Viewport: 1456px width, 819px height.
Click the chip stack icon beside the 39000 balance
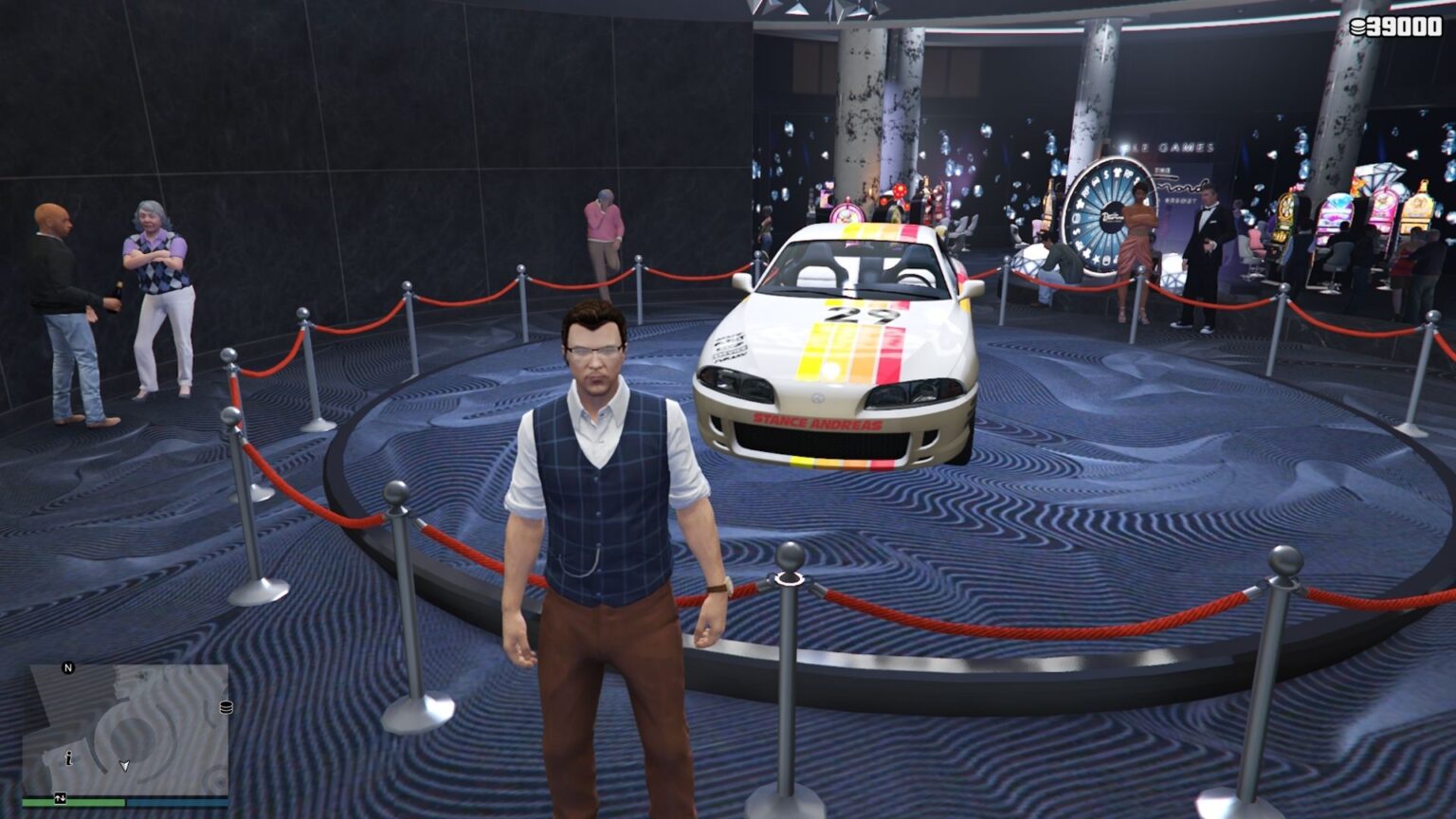1356,27
